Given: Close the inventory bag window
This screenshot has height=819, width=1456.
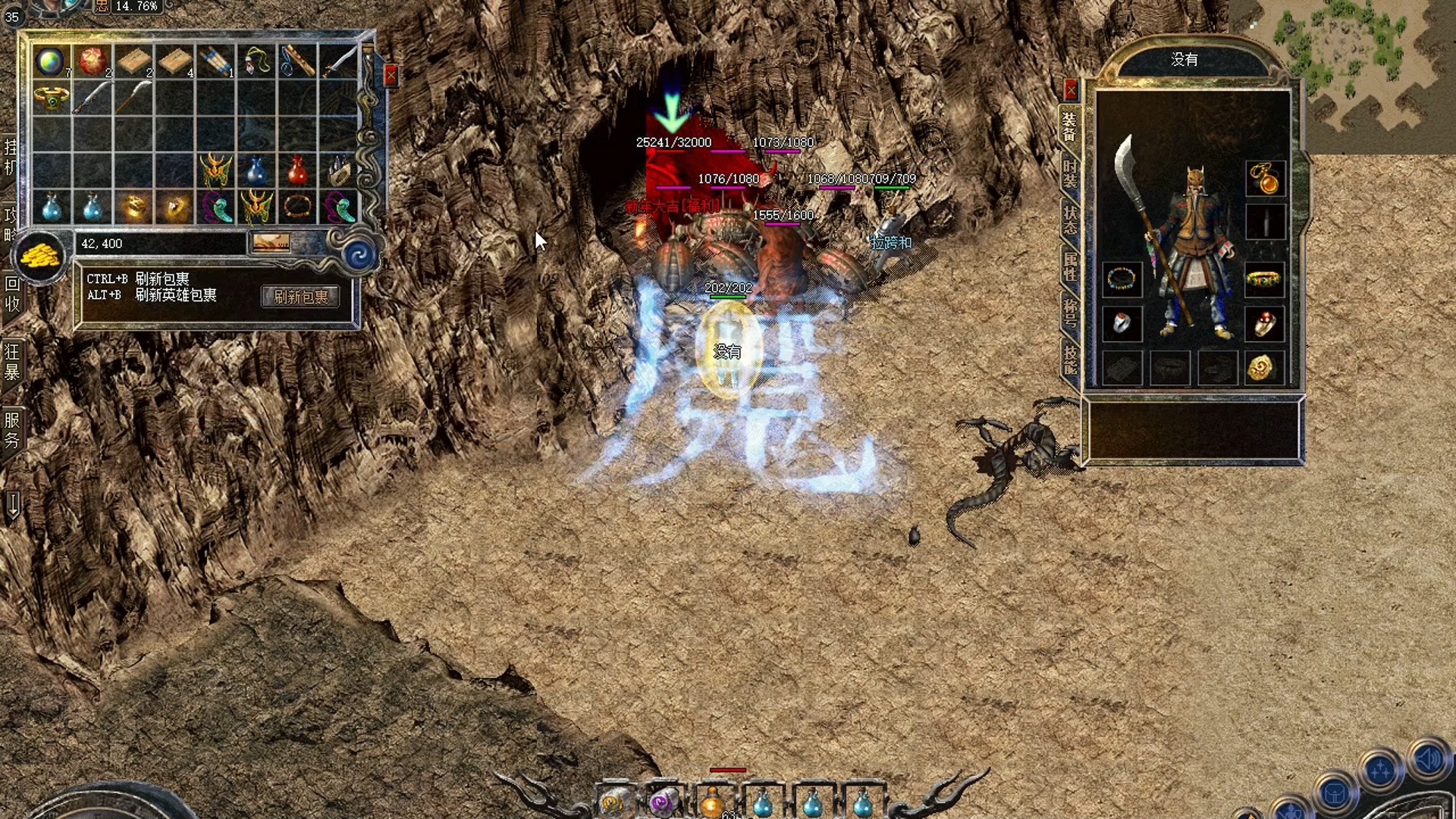Looking at the screenshot, I should pyautogui.click(x=391, y=75).
